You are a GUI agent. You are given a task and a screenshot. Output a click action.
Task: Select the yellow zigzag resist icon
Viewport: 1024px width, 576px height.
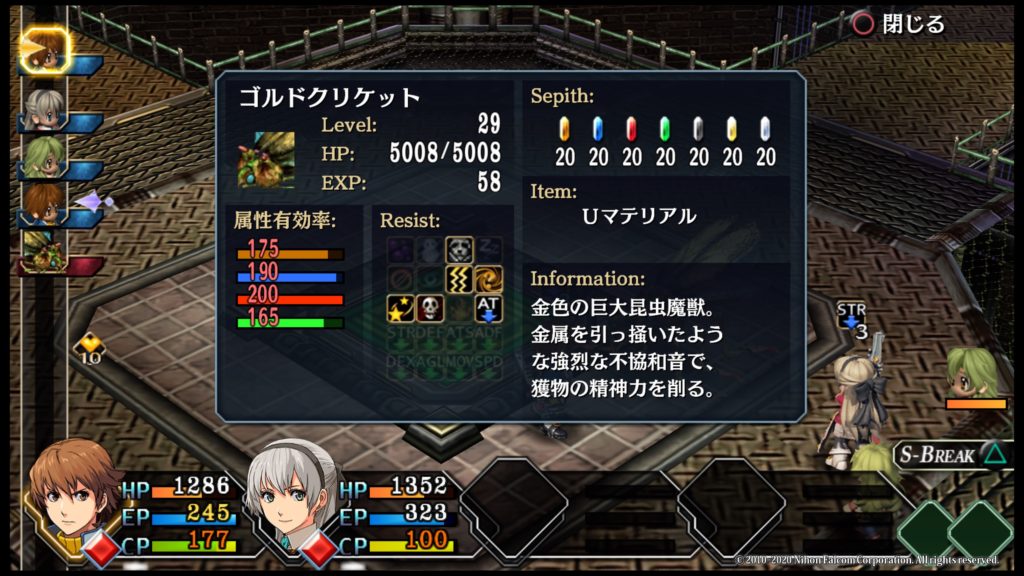459,278
